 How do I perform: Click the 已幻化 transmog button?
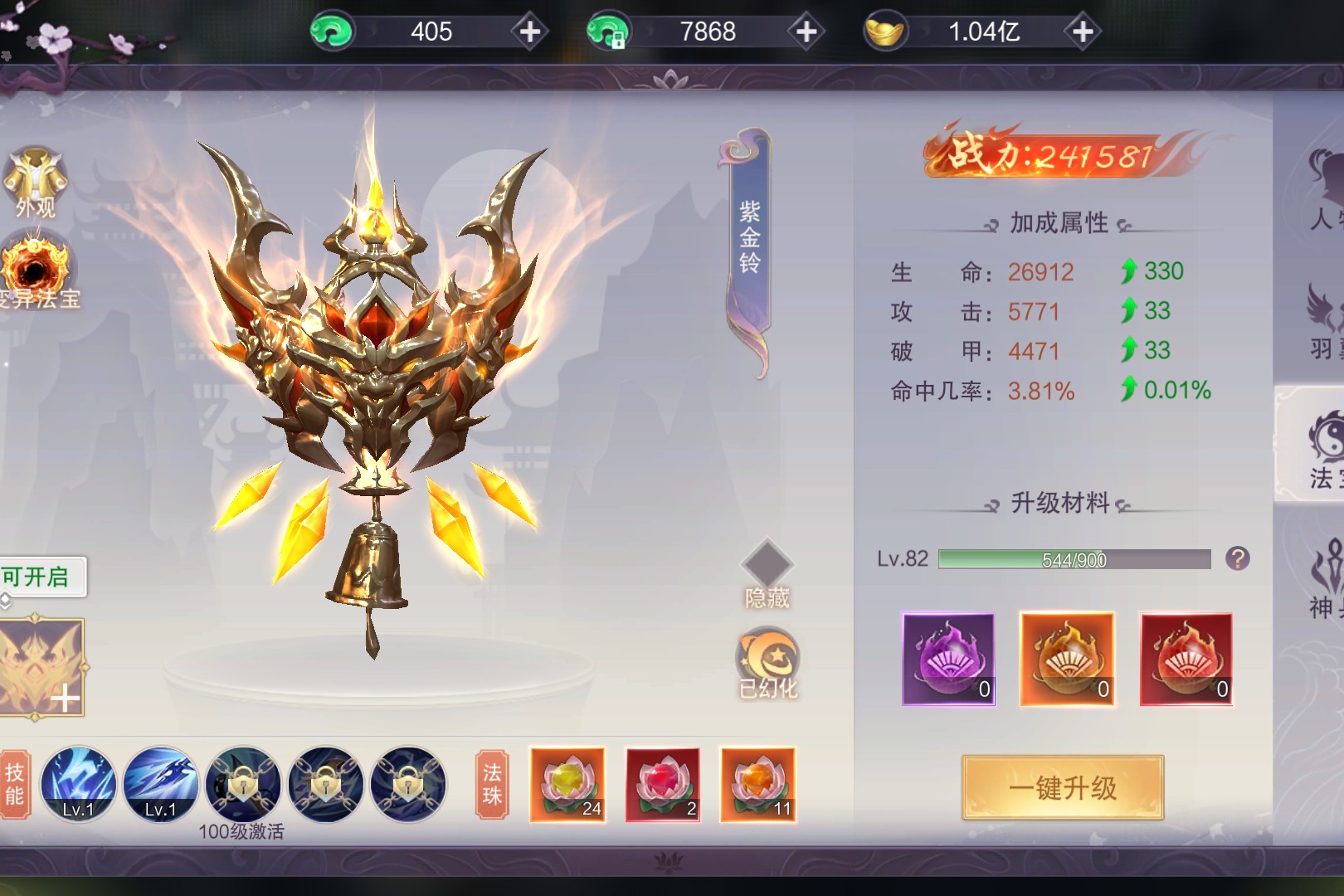[767, 663]
